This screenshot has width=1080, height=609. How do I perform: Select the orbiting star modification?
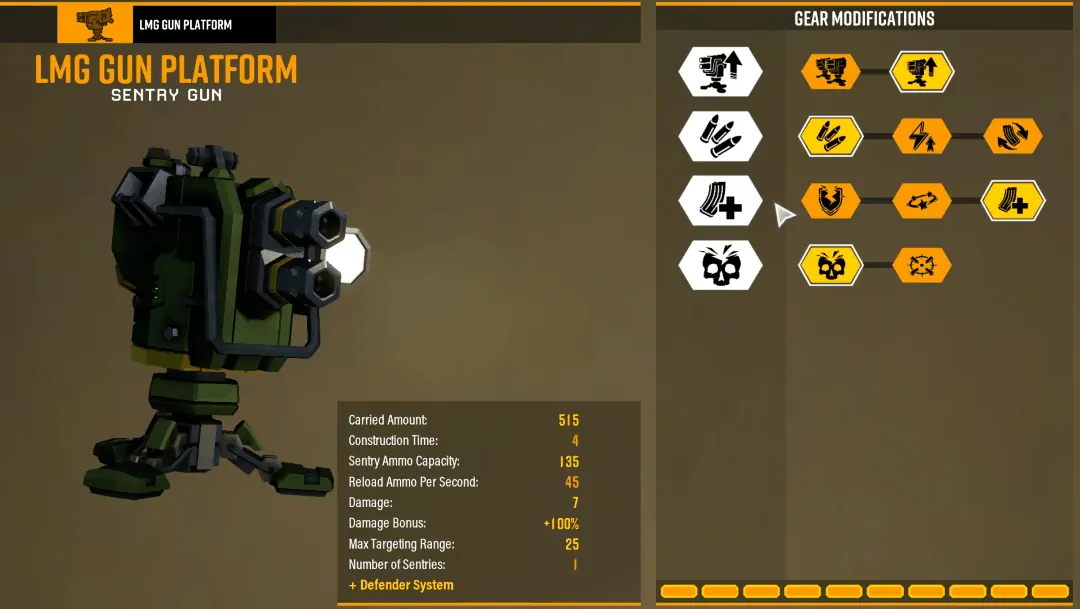922,201
